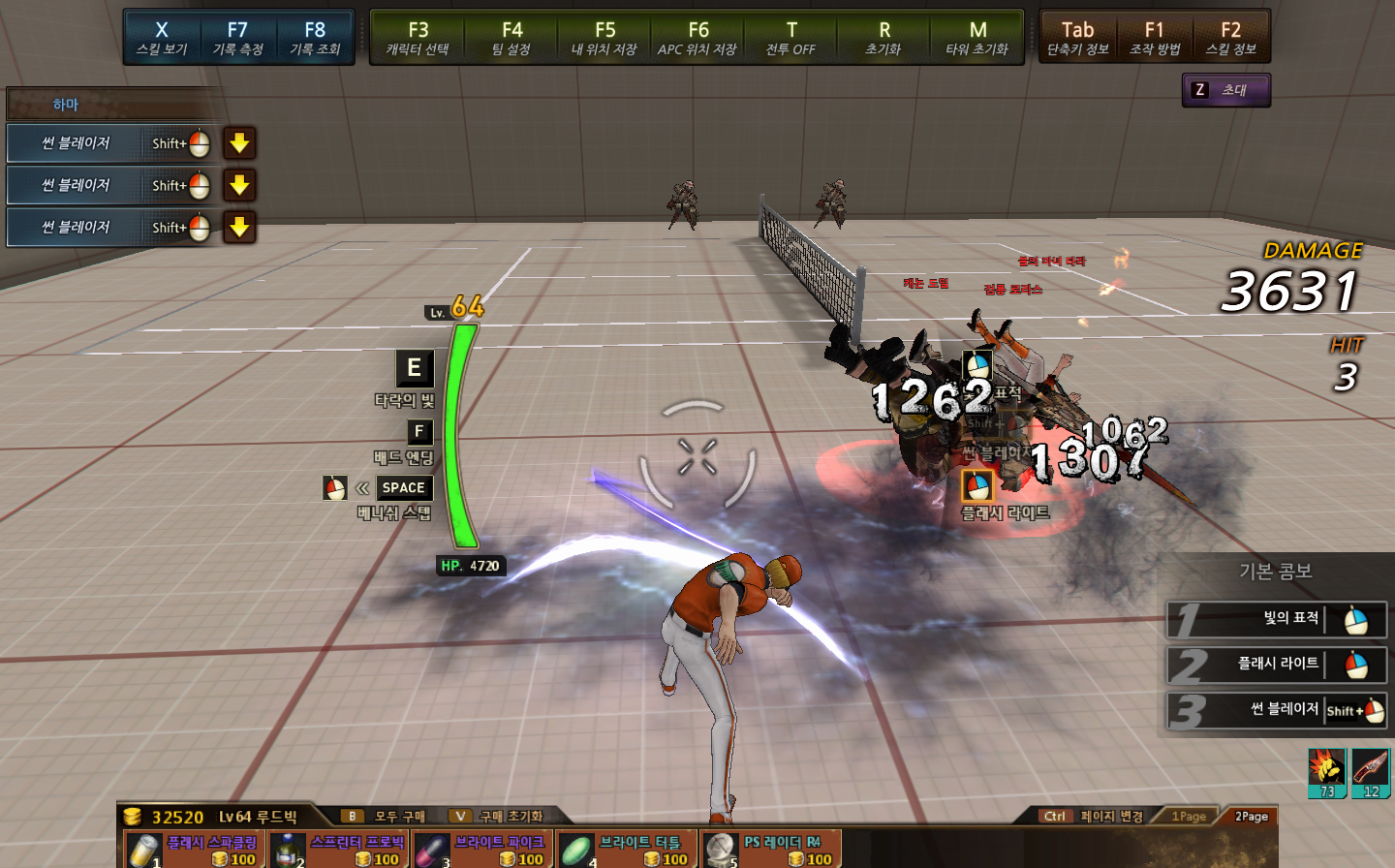The image size is (1395, 868).
Task: Open 캐릭터 선택 character select
Action: tap(418, 37)
